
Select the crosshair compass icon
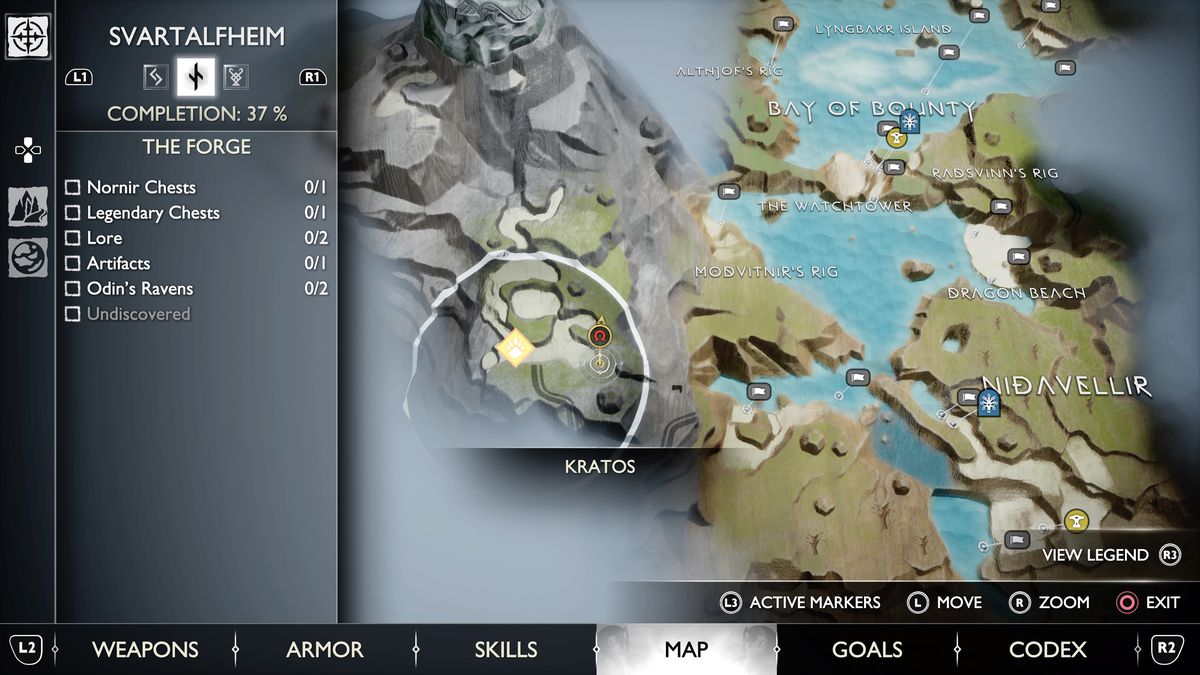click(x=27, y=37)
